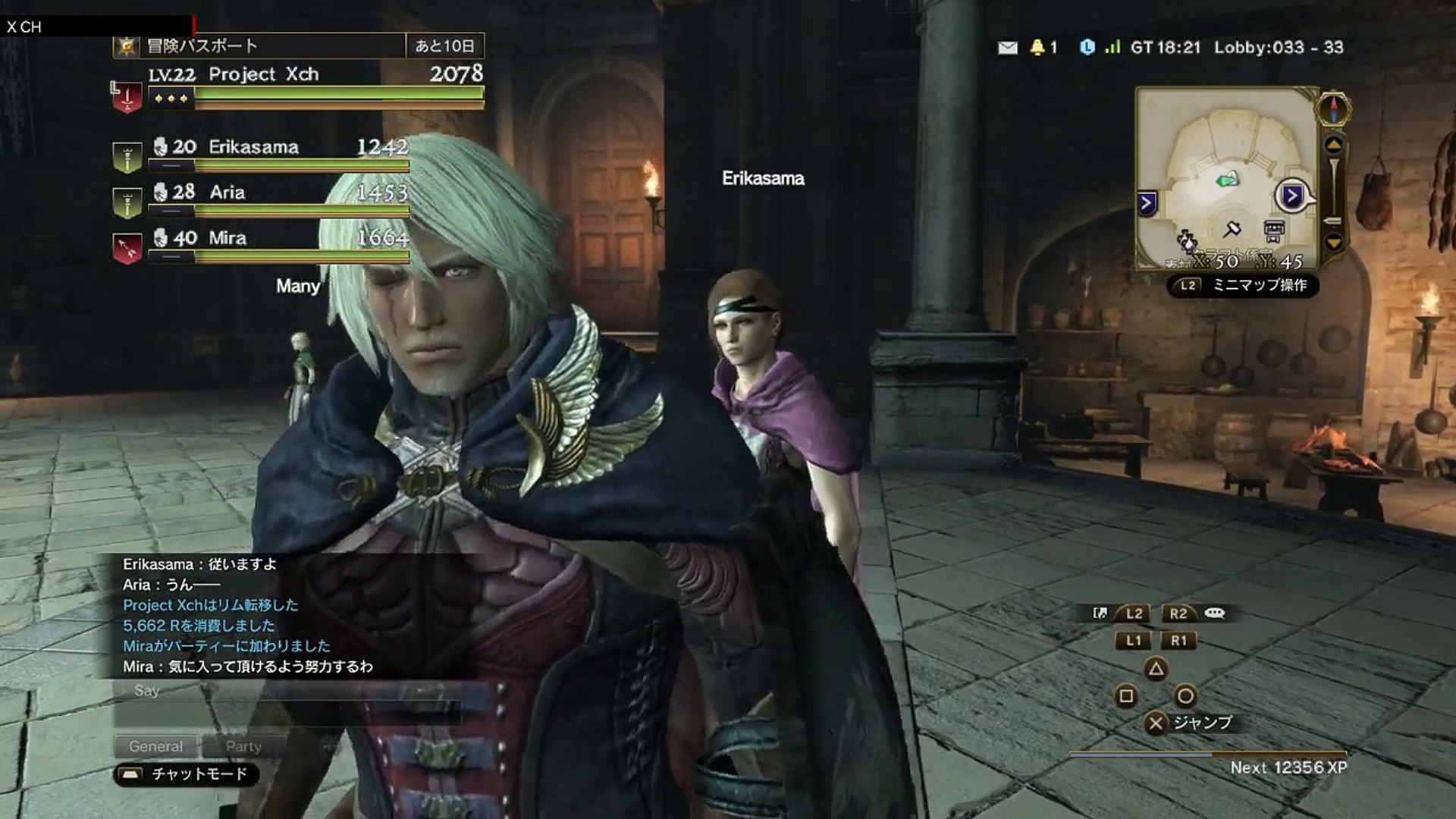Check the notification bell icon
The image size is (1456, 819).
click(1037, 48)
